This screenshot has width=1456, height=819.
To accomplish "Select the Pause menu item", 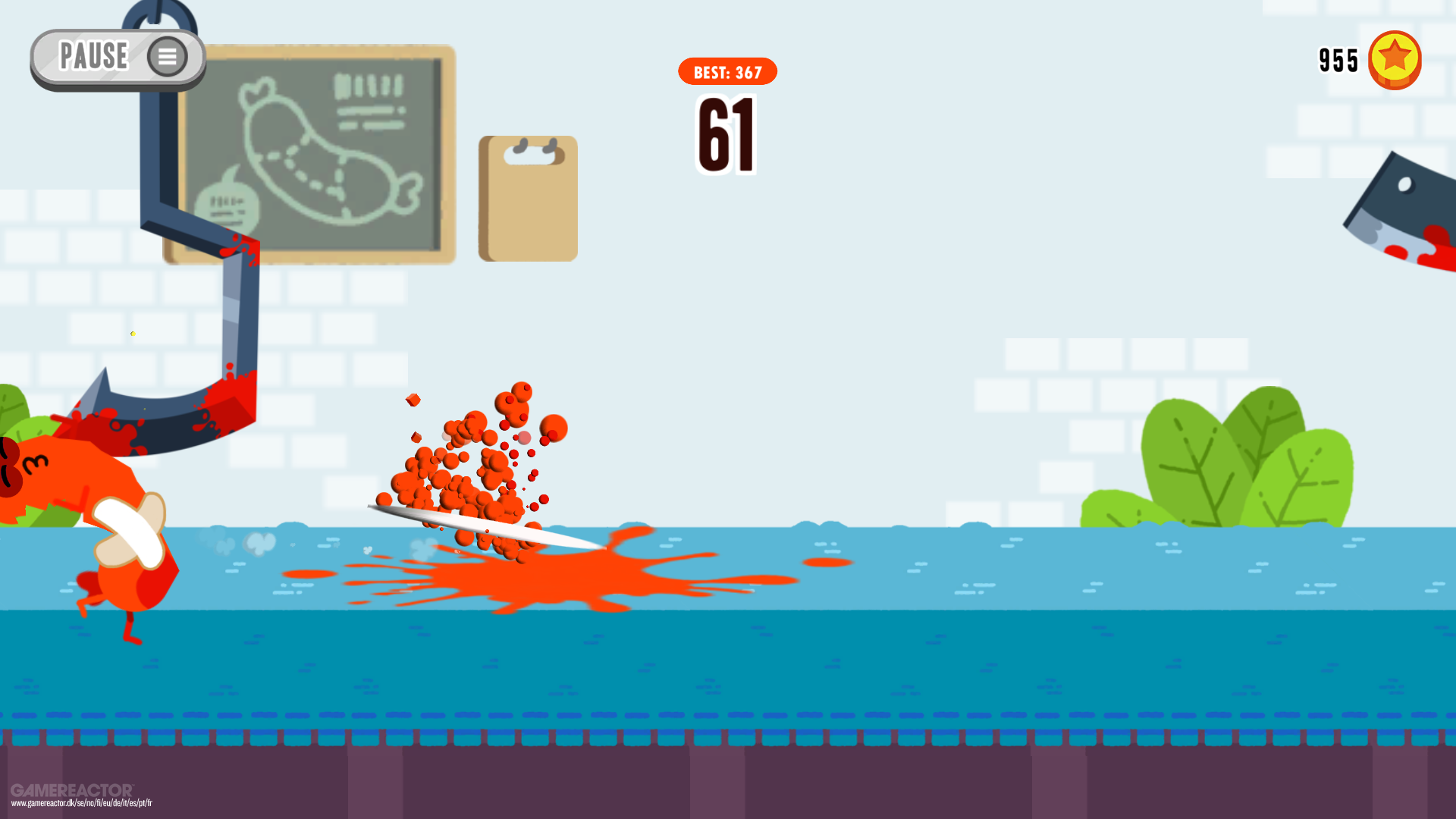I will [x=94, y=55].
